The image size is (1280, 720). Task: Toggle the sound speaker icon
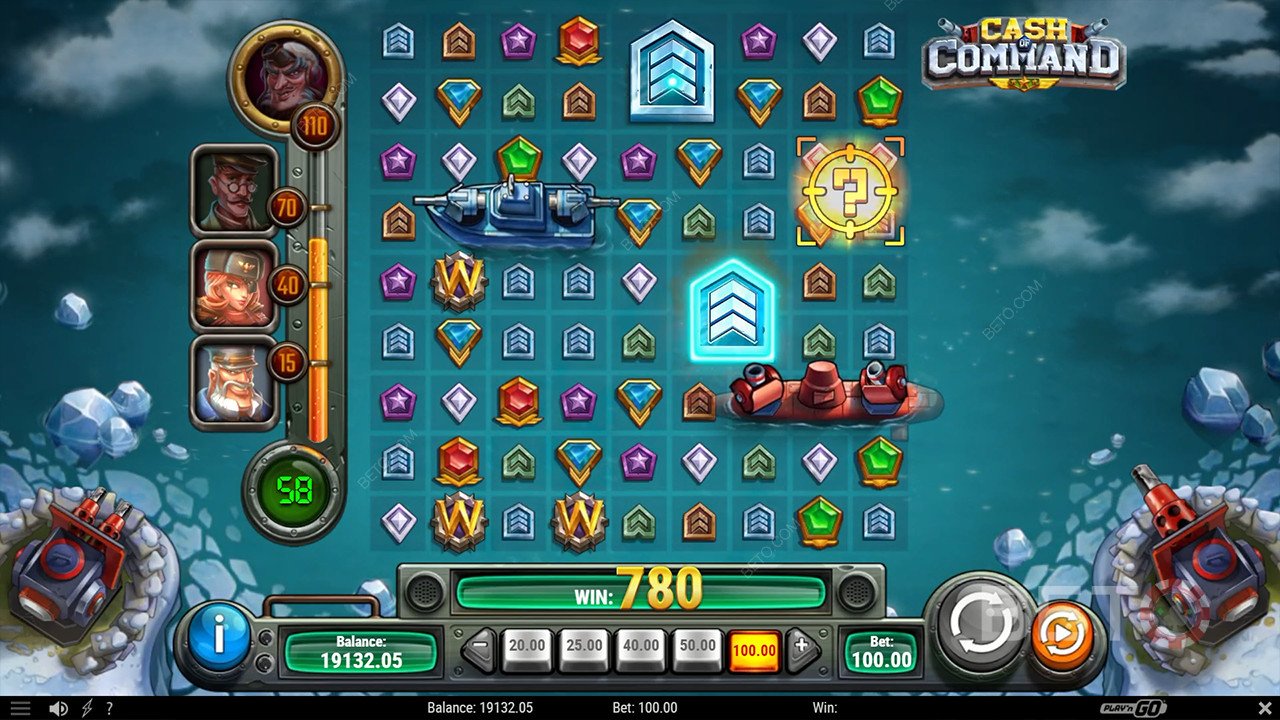(59, 708)
